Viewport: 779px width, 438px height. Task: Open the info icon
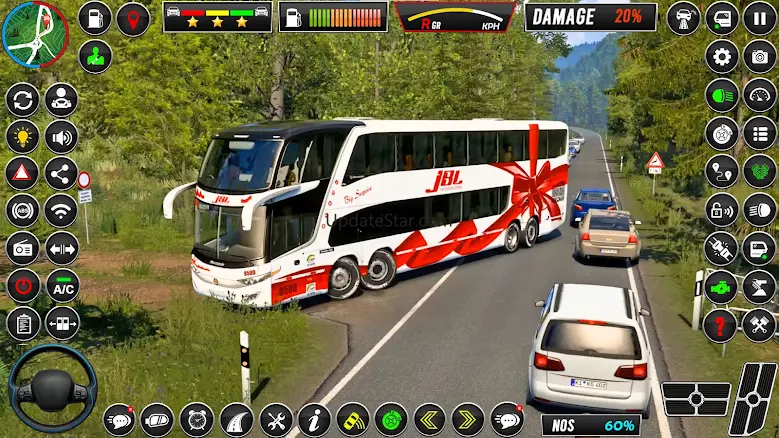(314, 419)
